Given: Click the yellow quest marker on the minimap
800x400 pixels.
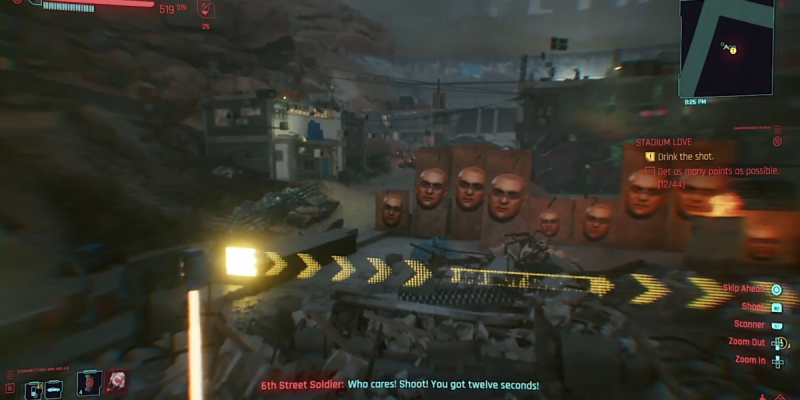Looking at the screenshot, I should click(733, 49).
